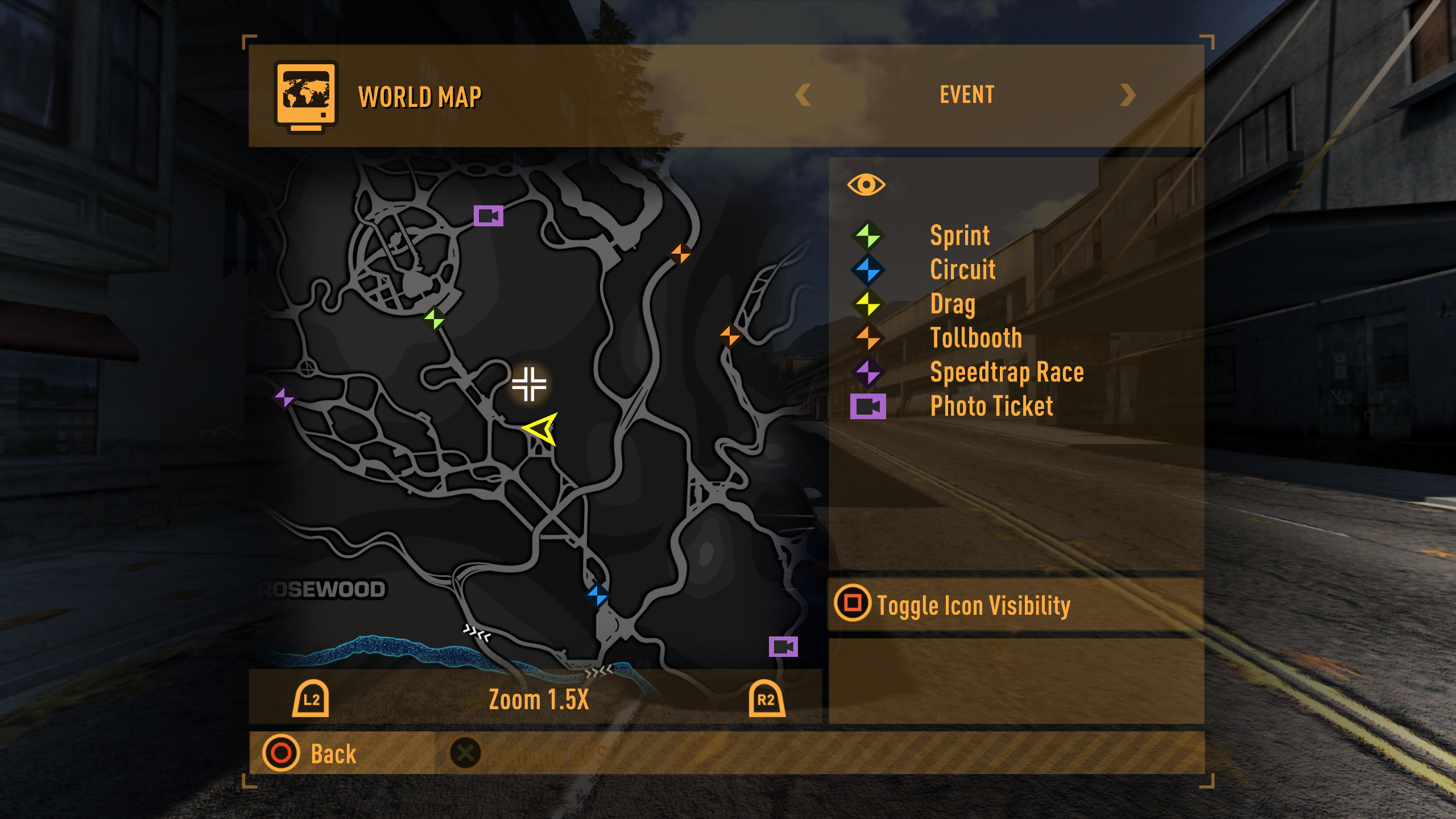Viewport: 1456px width, 819px height.
Task: Select the Sprint legend entry
Action: (x=959, y=235)
